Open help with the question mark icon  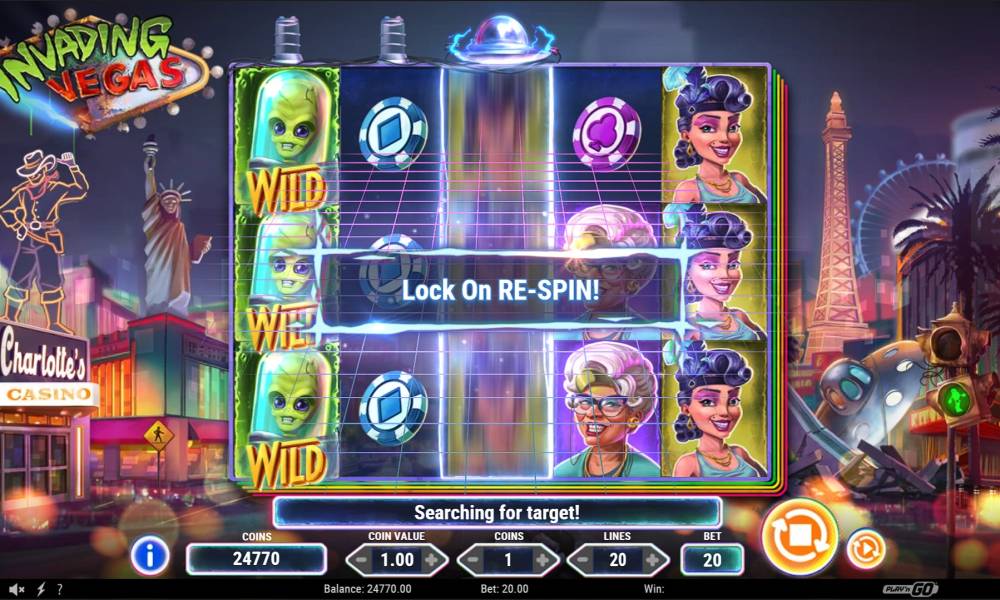pyautogui.click(x=59, y=589)
